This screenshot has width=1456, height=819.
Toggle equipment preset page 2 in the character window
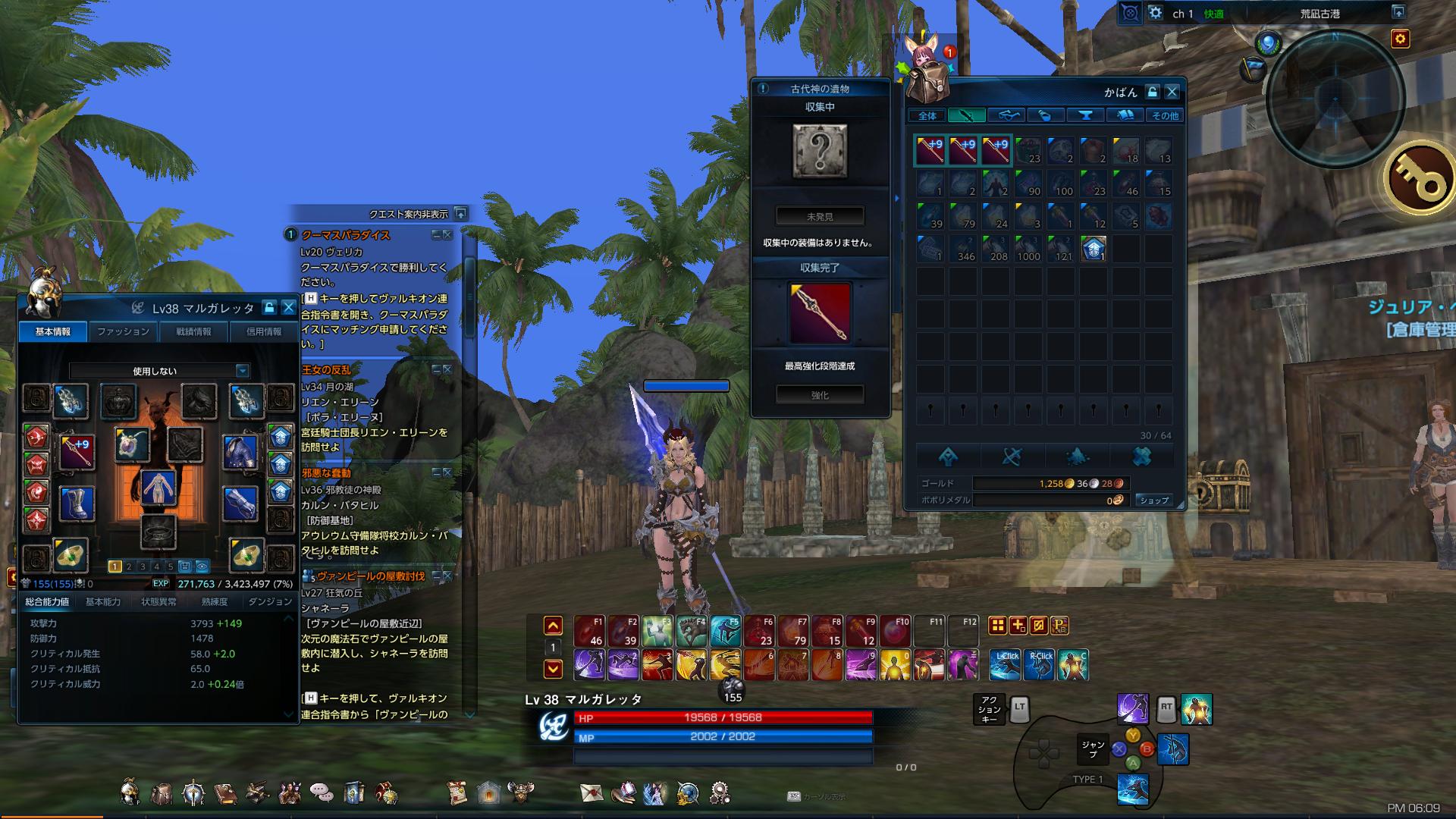click(129, 566)
